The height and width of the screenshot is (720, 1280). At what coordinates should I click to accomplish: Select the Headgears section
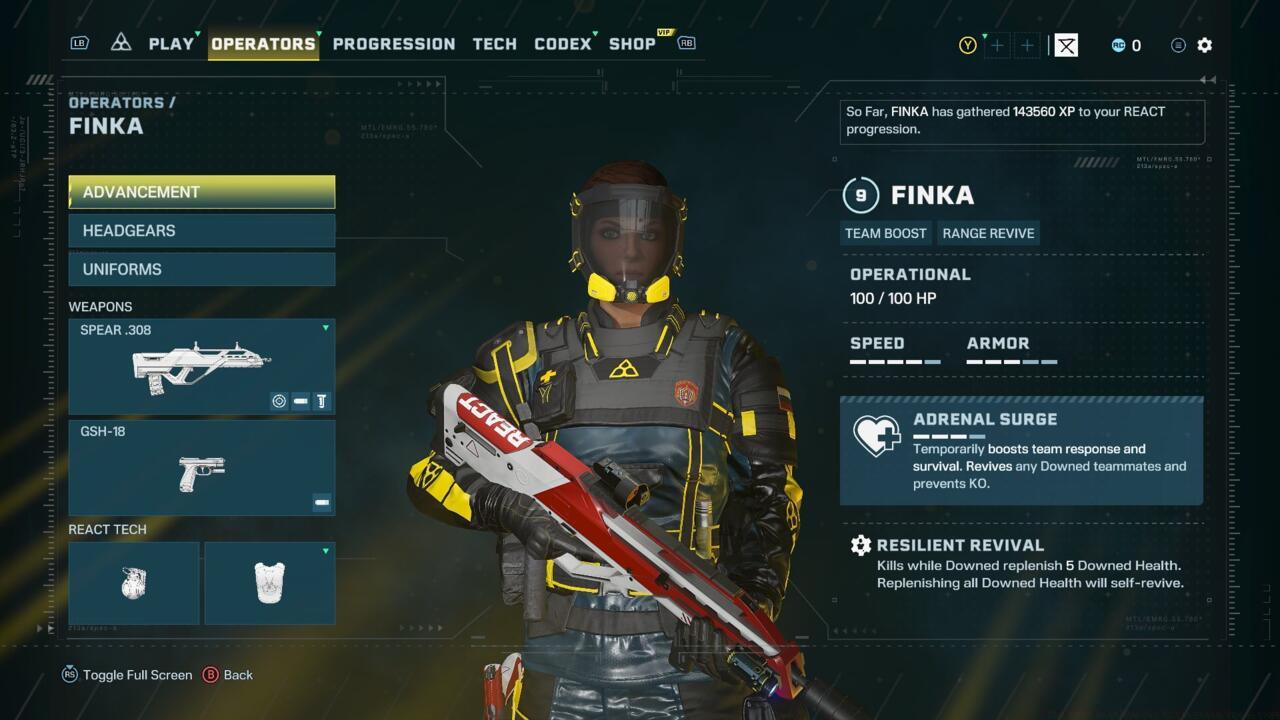pos(201,230)
